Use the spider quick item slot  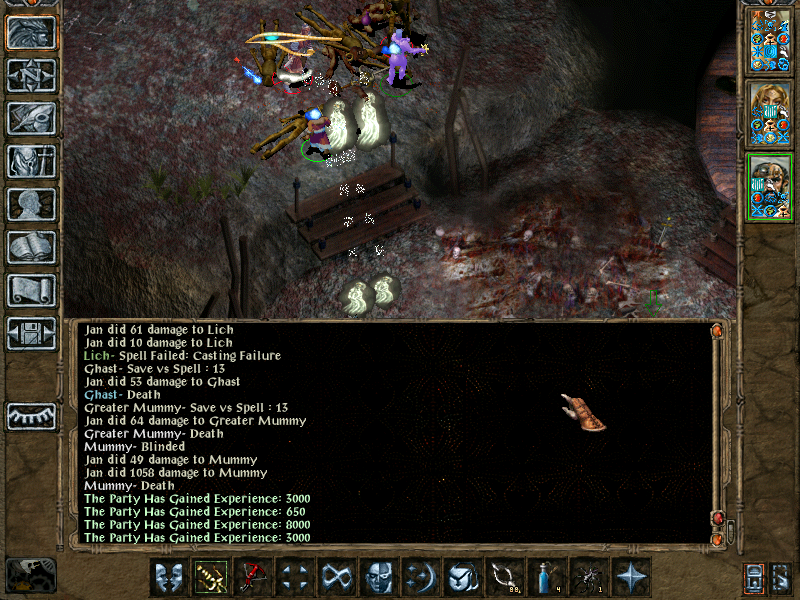coord(589,577)
